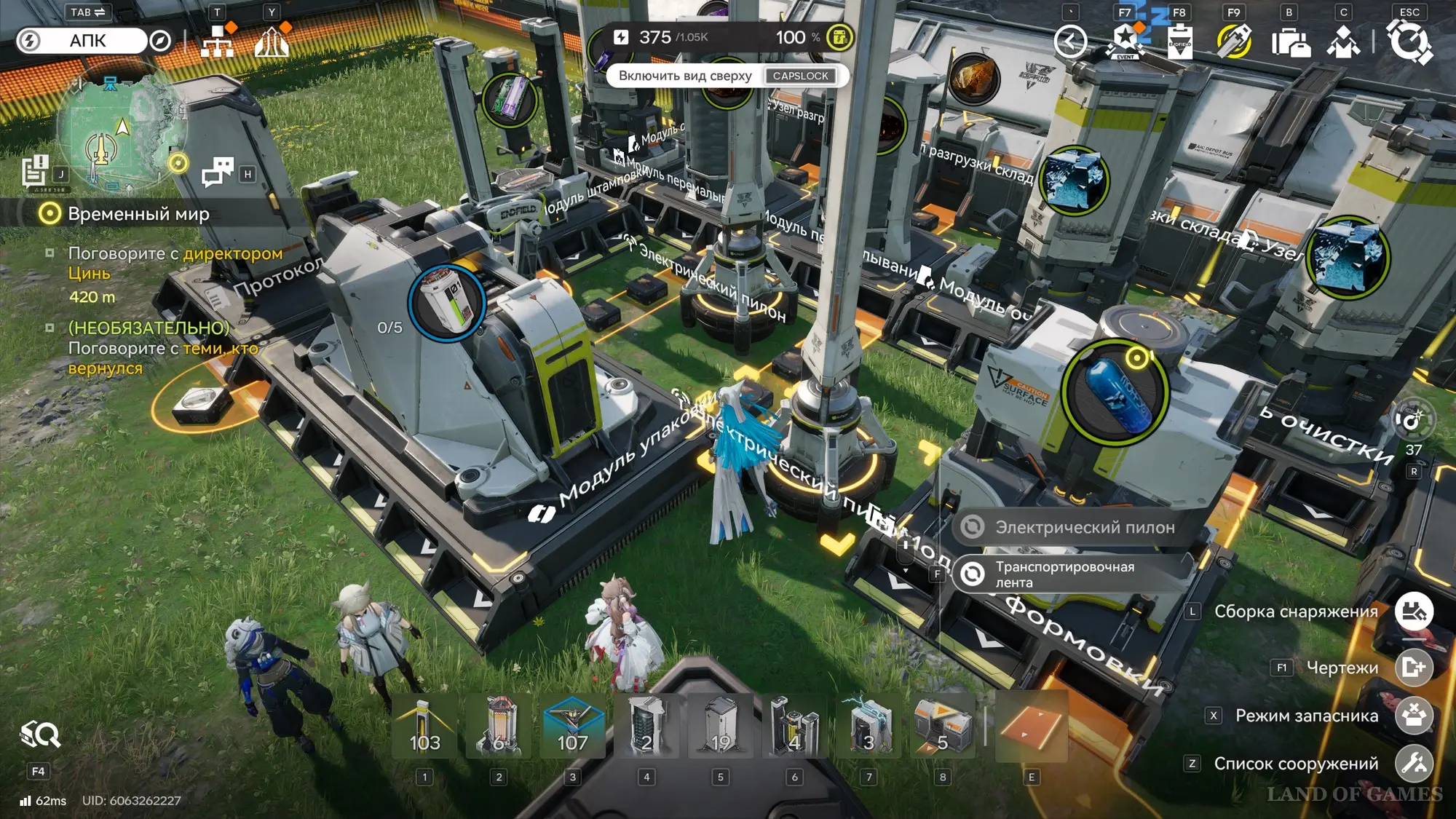The width and height of the screenshot is (1456, 819).
Task: Select the power pylon slot with 103
Action: [424, 726]
